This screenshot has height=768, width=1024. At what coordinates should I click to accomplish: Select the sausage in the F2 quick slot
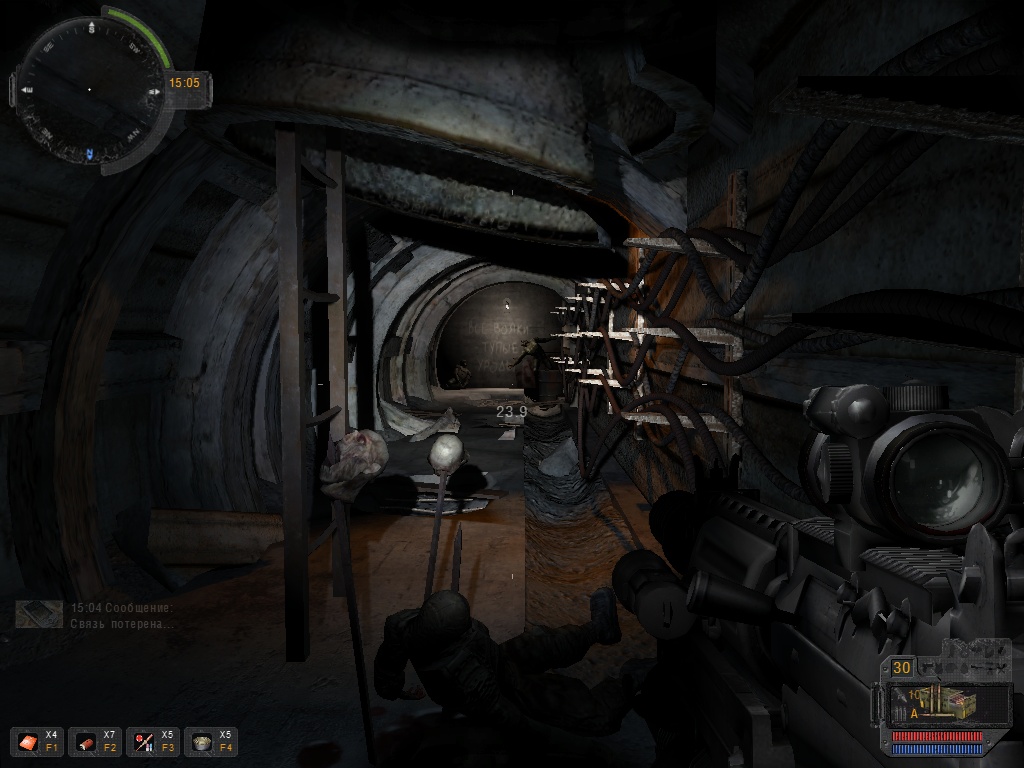pyautogui.click(x=85, y=742)
